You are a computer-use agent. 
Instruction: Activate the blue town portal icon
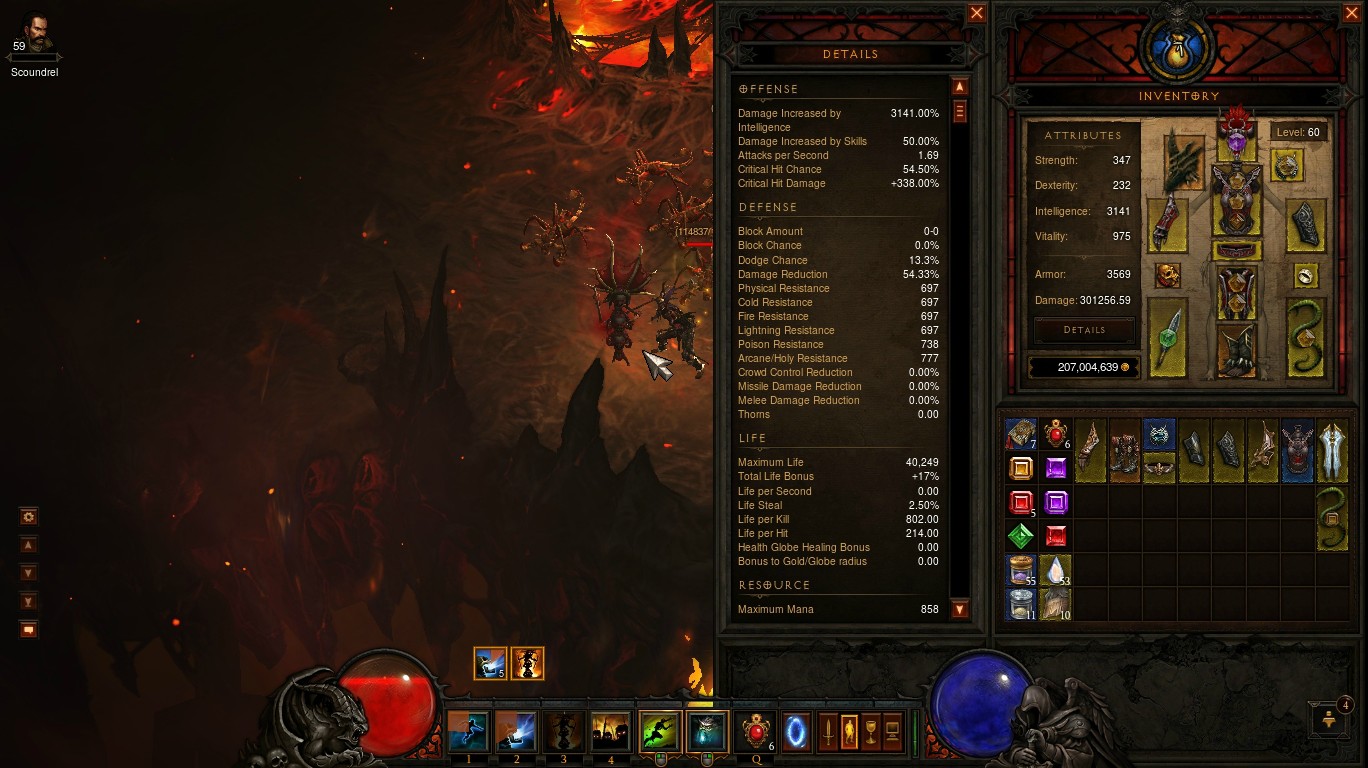pos(796,732)
